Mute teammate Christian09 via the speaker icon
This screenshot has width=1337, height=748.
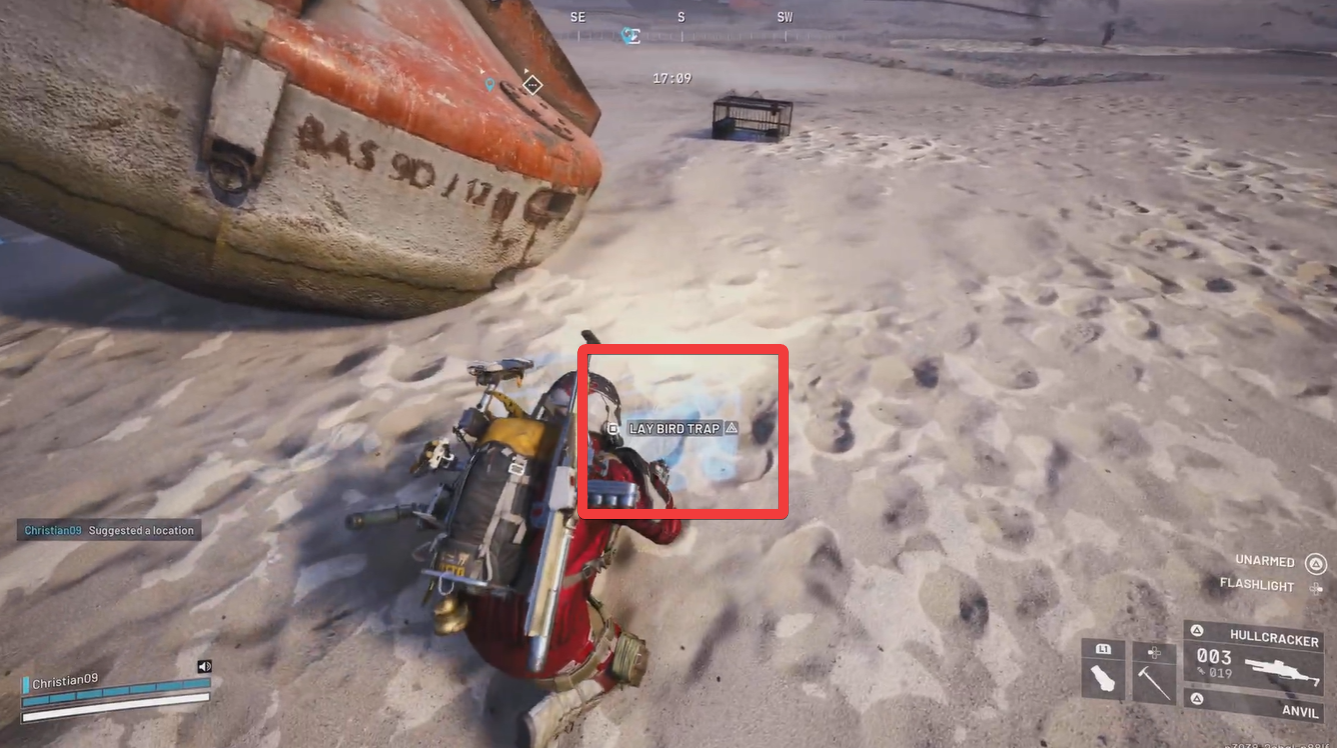click(204, 666)
